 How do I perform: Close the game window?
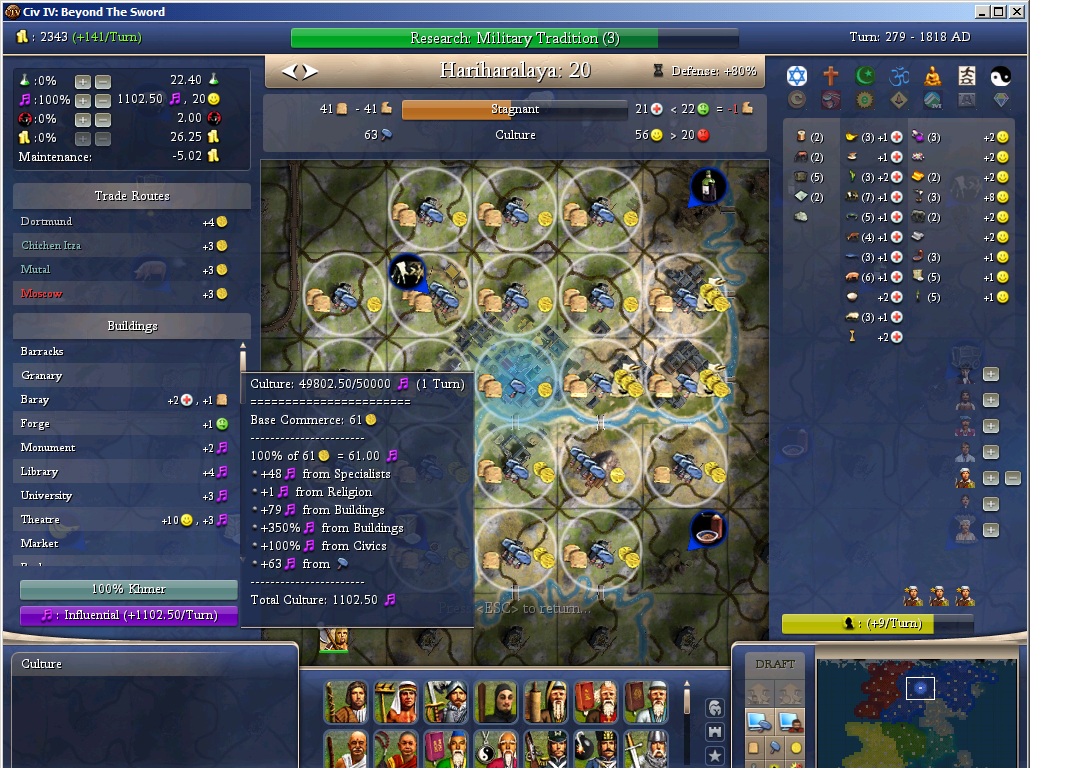click(1016, 12)
